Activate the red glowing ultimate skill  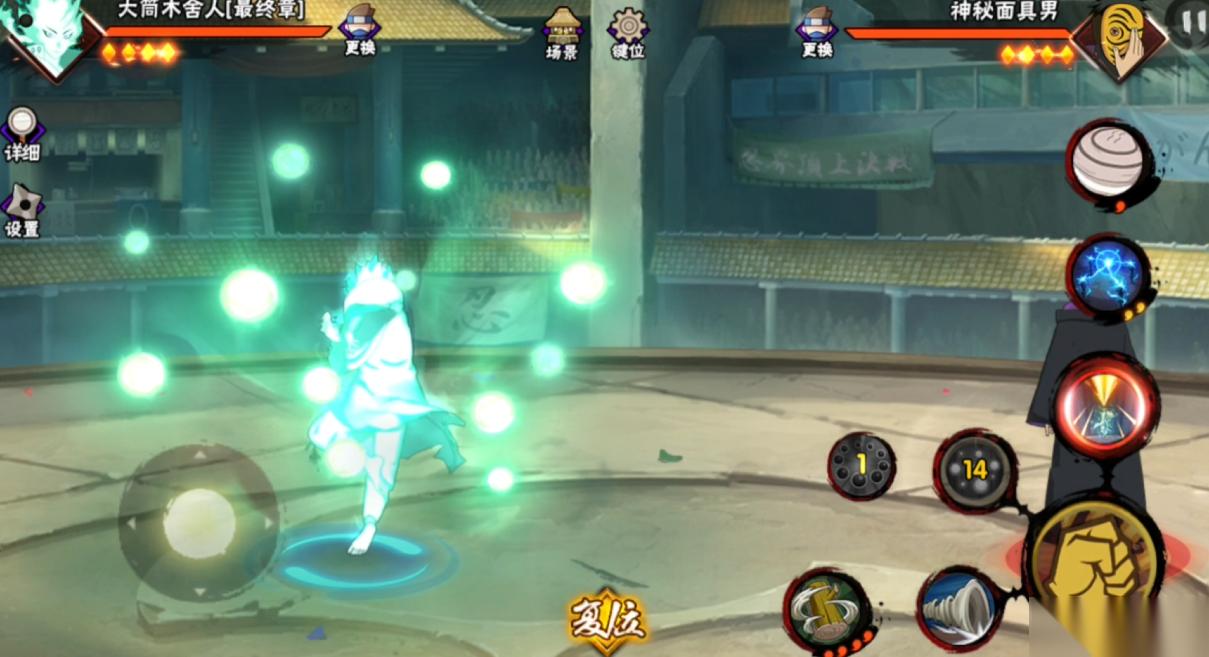tap(1105, 409)
